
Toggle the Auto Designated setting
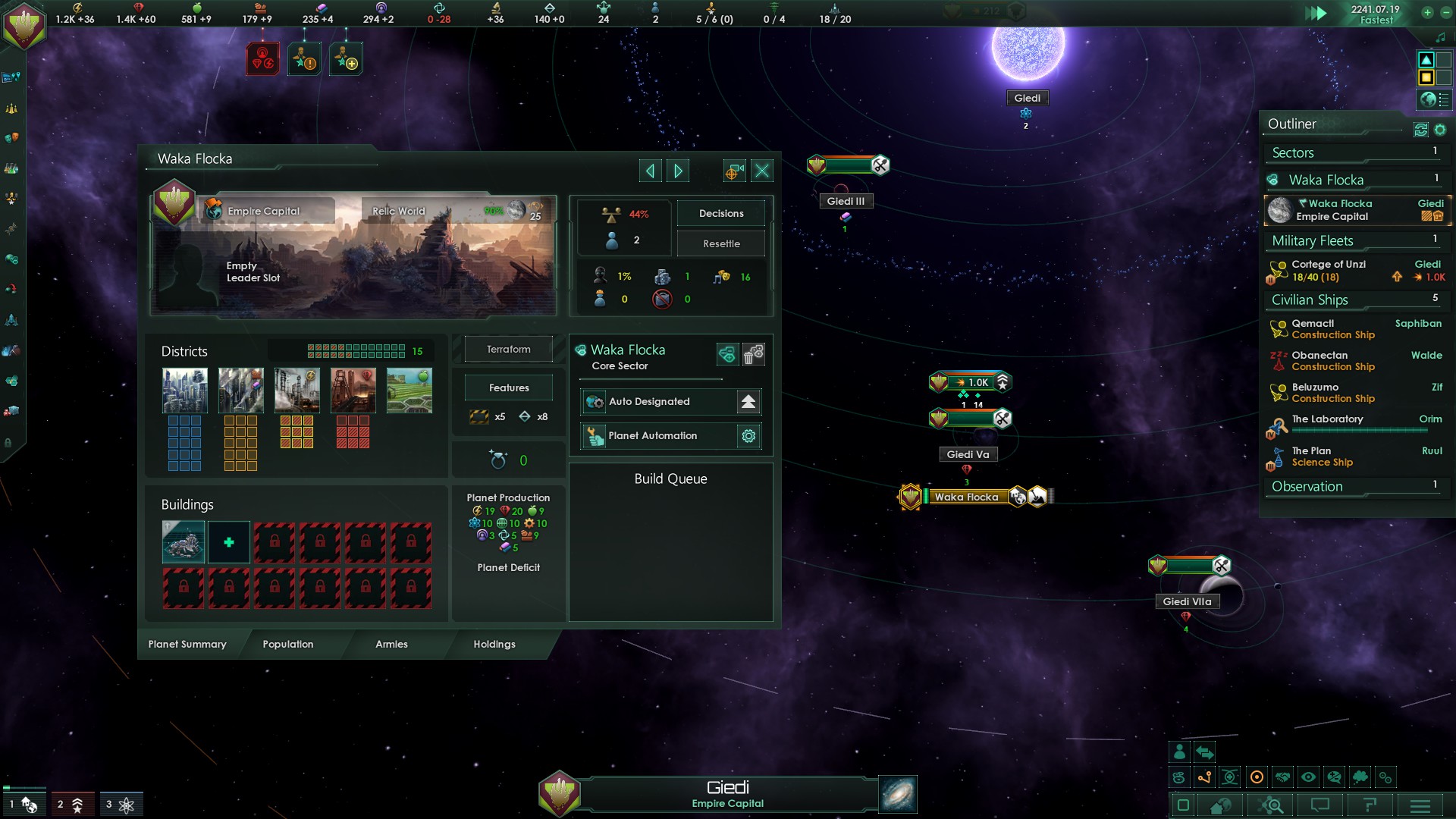tap(747, 402)
